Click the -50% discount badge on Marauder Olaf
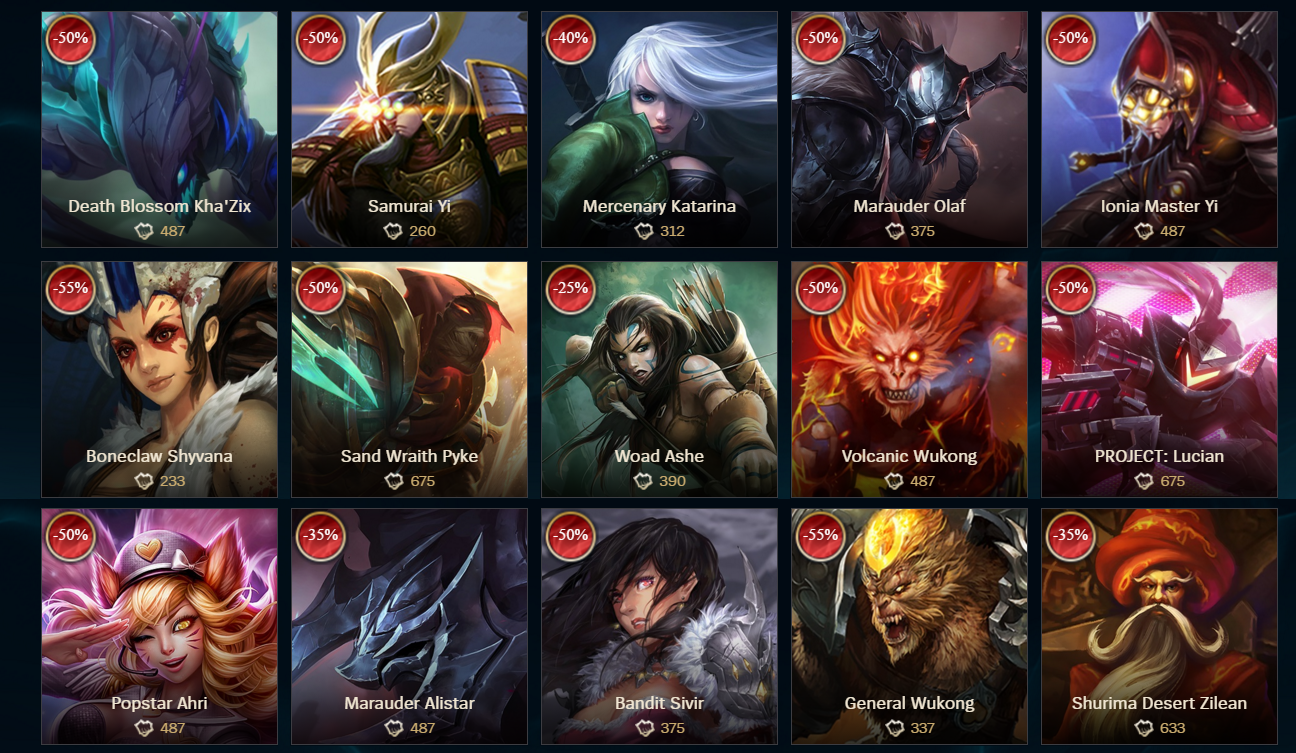Viewport: 1296px width, 753px height. click(820, 40)
